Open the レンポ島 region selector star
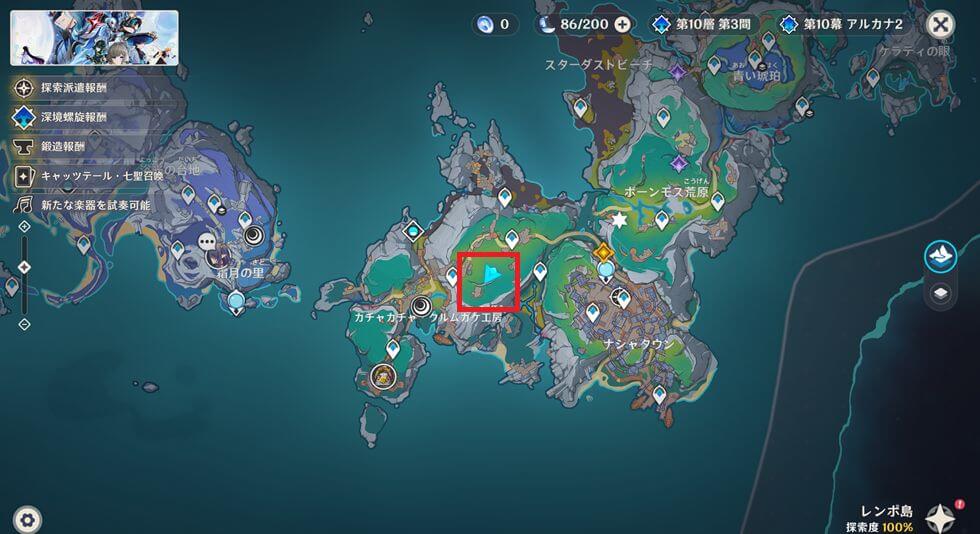Image resolution: width=980 pixels, height=534 pixels. 940,516
